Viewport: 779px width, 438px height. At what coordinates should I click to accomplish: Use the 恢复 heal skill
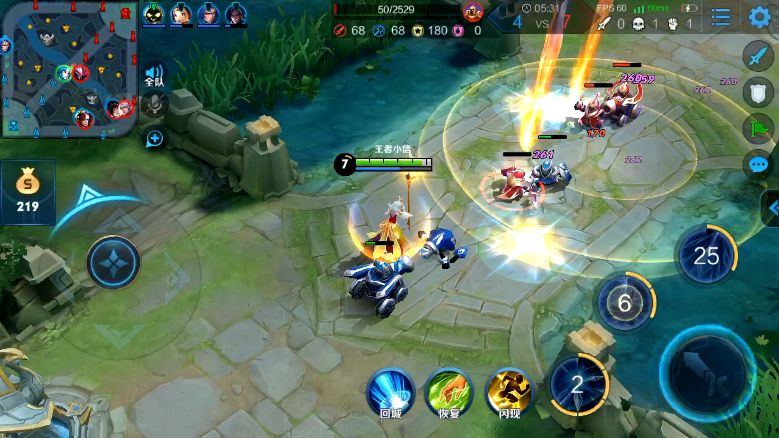tap(449, 390)
